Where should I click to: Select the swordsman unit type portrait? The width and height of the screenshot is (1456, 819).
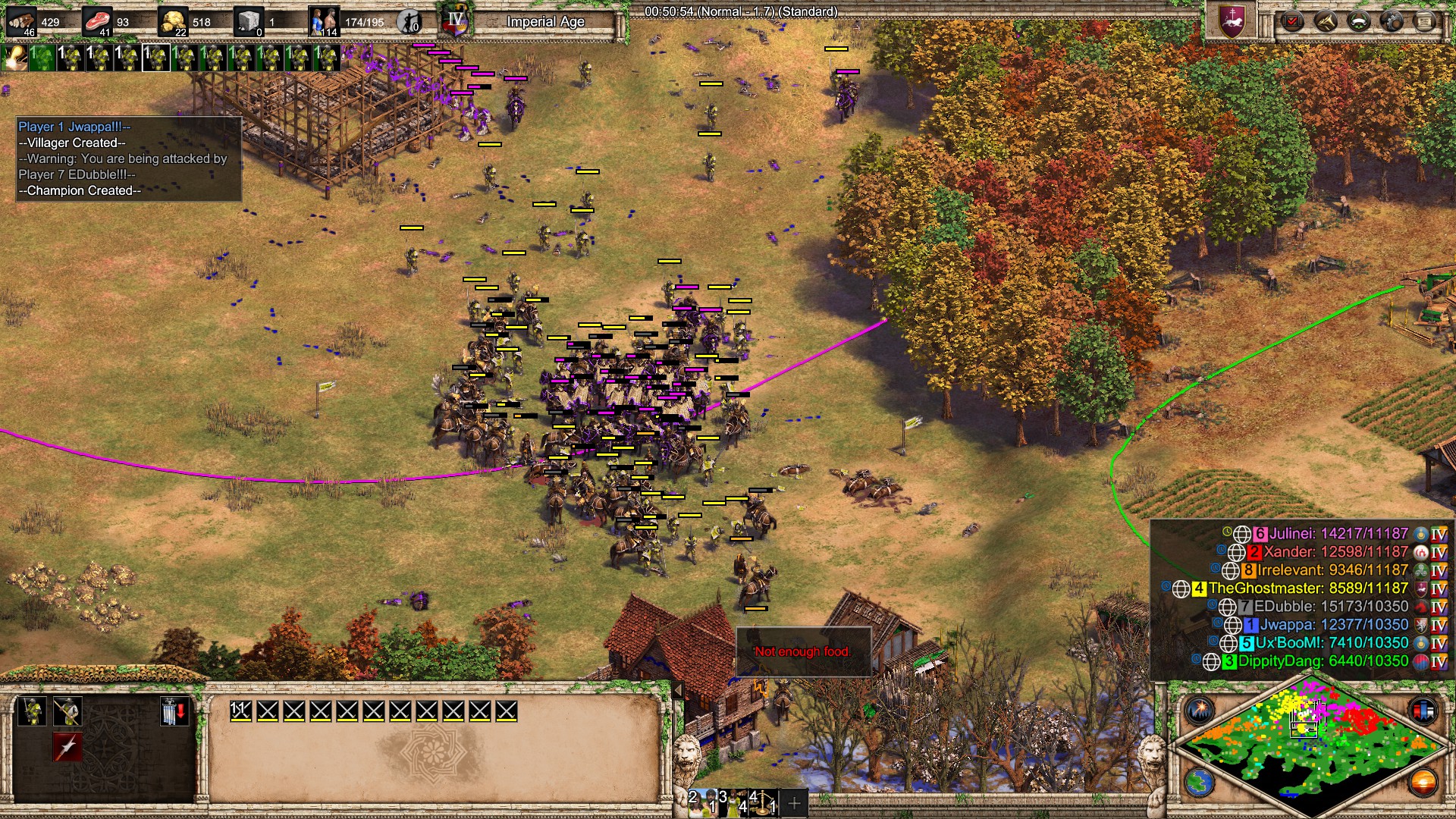[x=32, y=712]
